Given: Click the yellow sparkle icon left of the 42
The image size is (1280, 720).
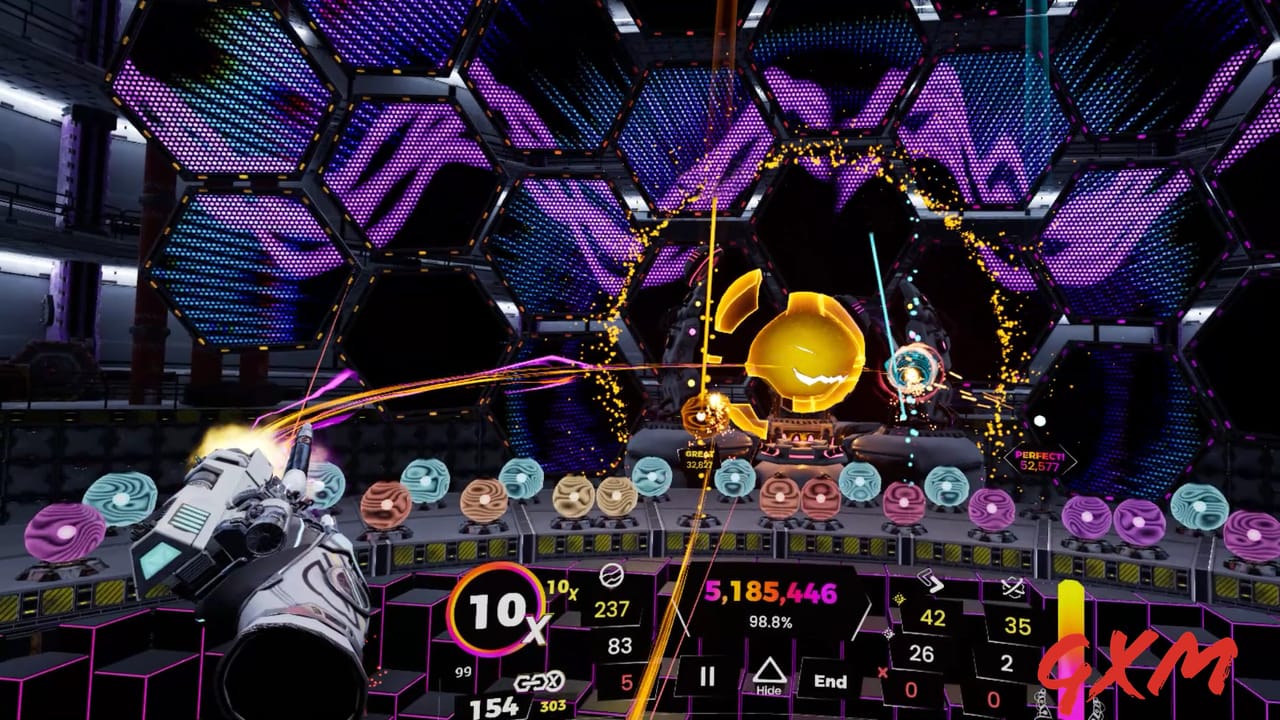Looking at the screenshot, I should (898, 597).
